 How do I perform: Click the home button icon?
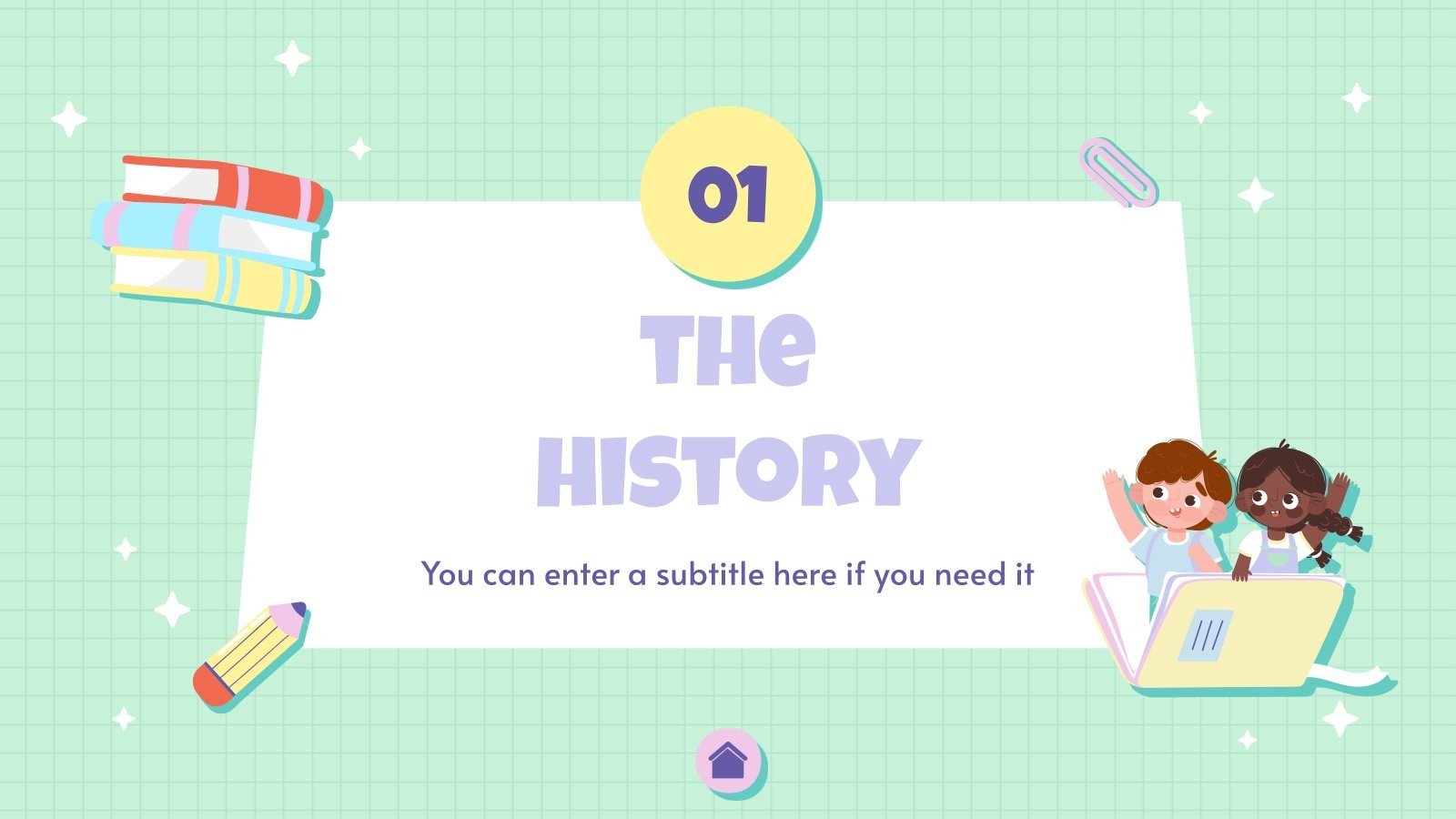[727, 761]
